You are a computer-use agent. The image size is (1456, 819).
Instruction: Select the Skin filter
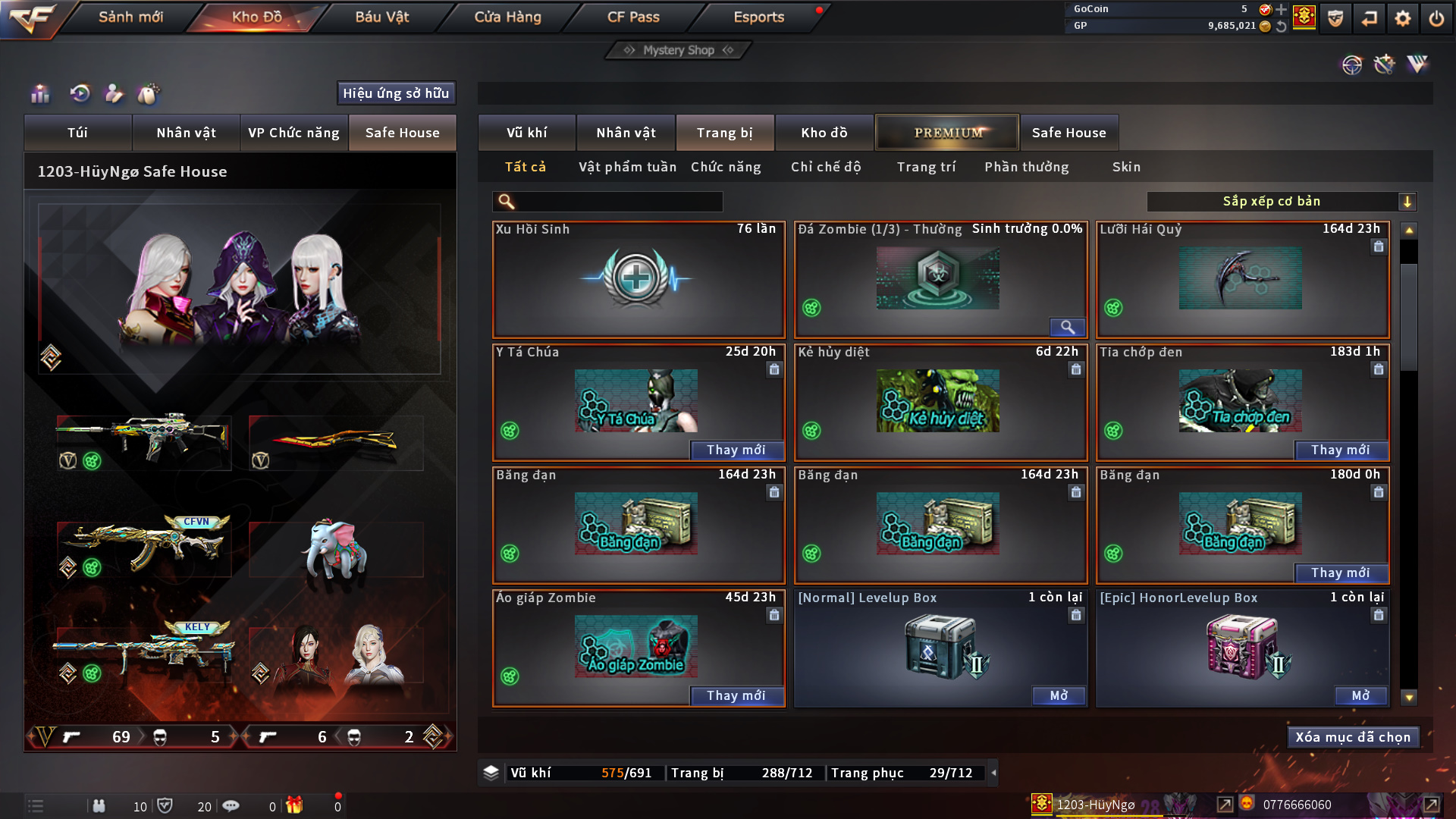[1126, 167]
